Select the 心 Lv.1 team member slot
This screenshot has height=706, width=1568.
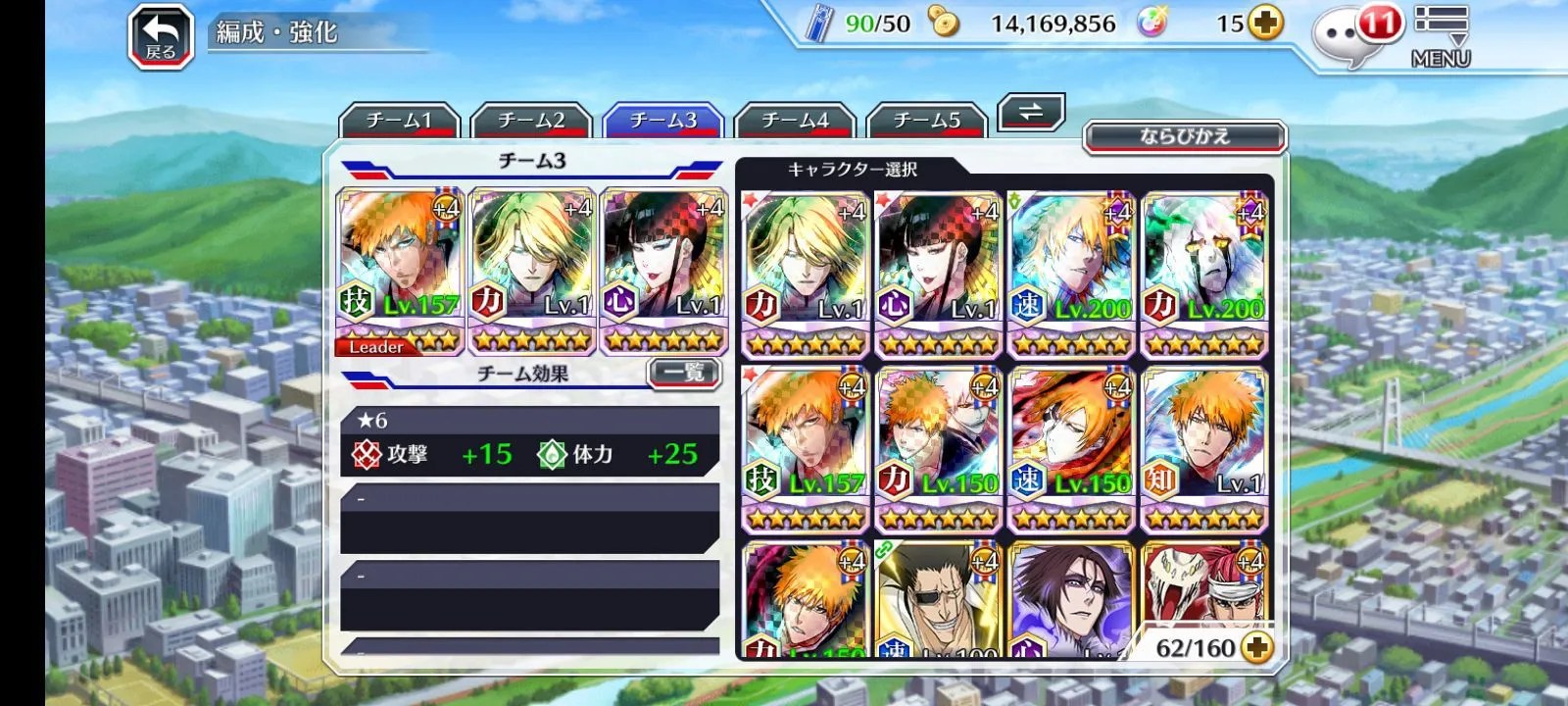click(663, 272)
